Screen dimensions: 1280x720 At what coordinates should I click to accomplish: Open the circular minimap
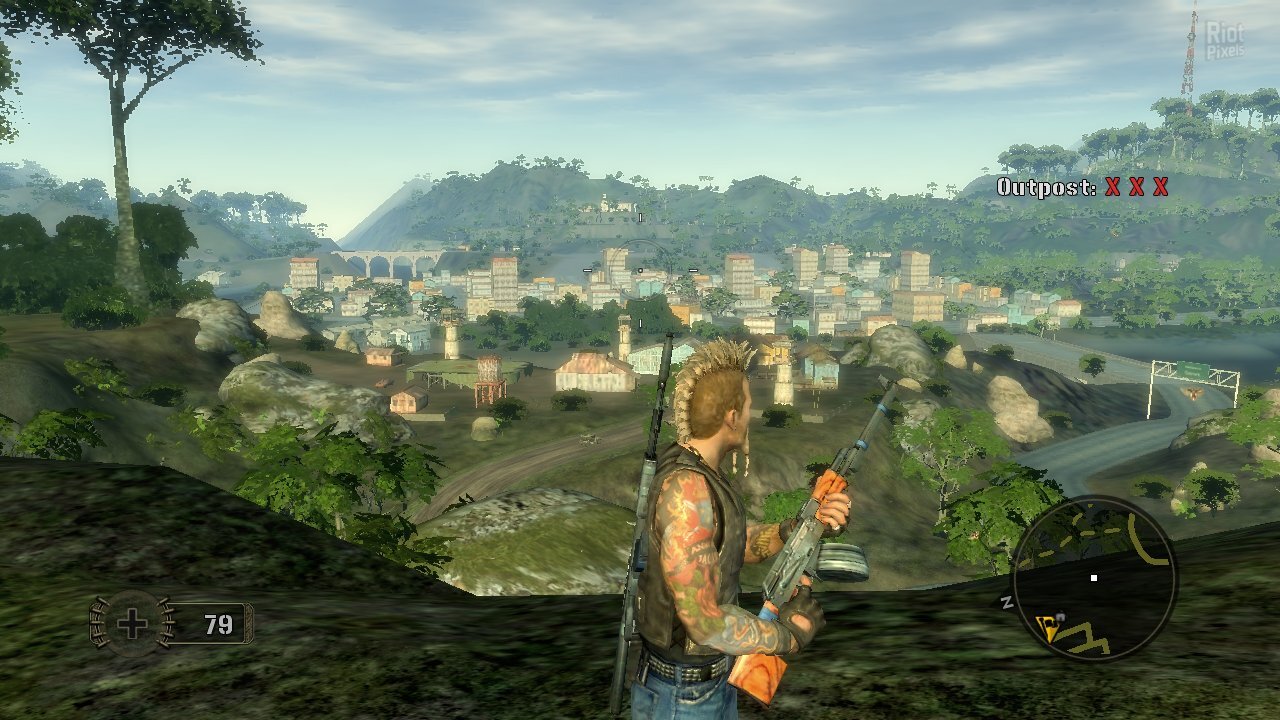(x=1094, y=577)
